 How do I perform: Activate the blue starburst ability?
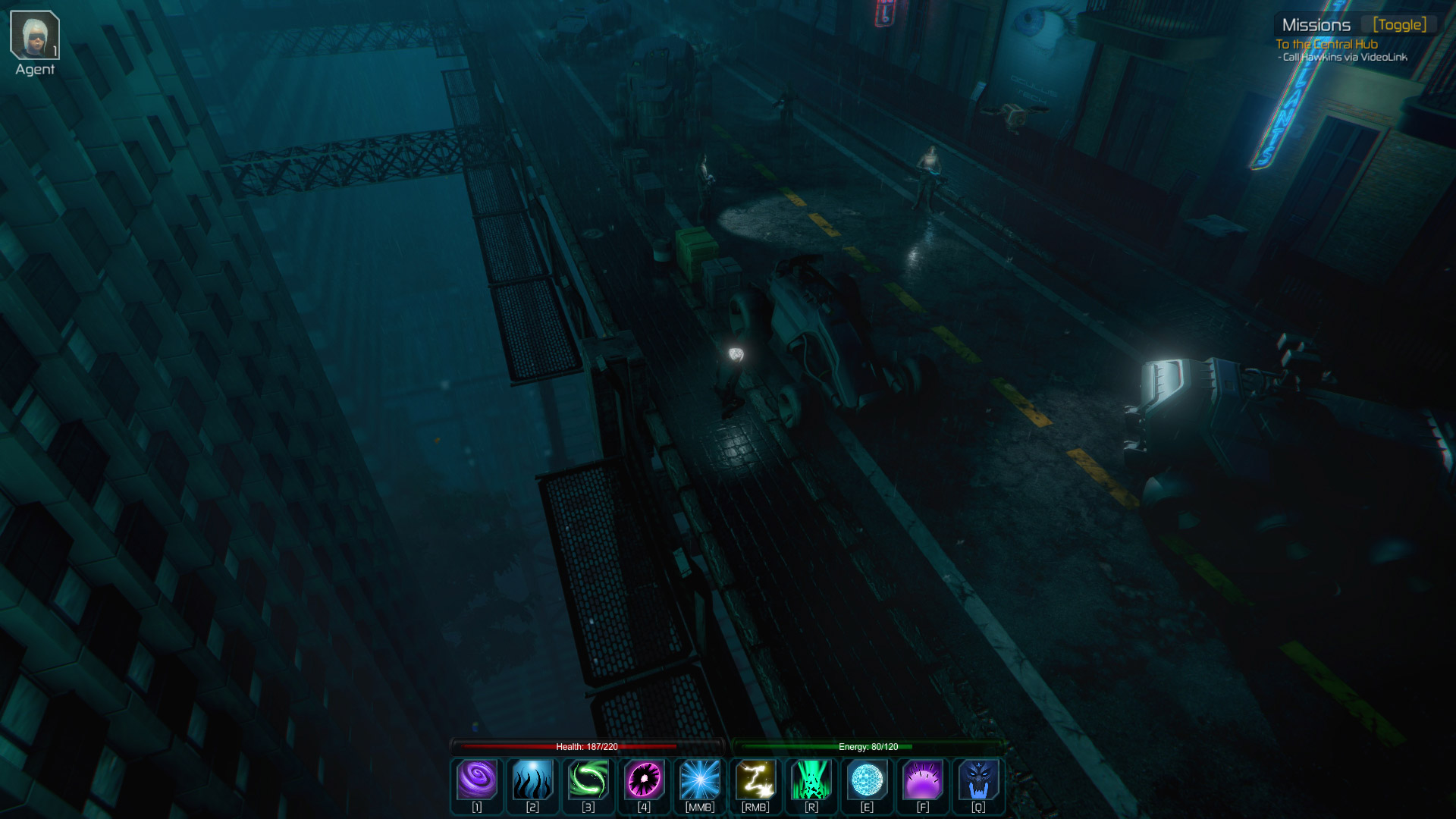(x=700, y=780)
